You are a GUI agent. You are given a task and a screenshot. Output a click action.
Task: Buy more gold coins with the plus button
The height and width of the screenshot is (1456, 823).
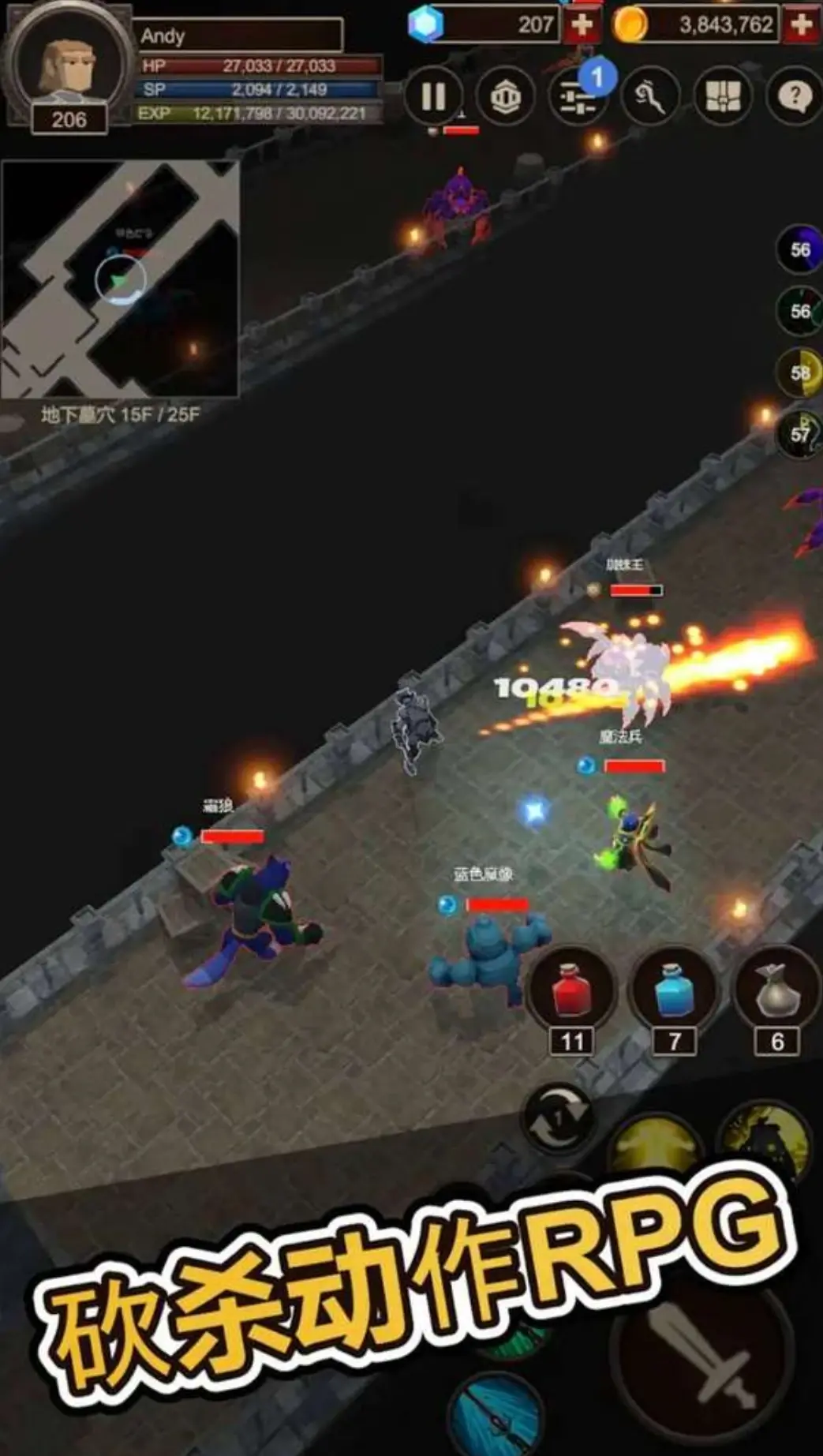pos(801,25)
